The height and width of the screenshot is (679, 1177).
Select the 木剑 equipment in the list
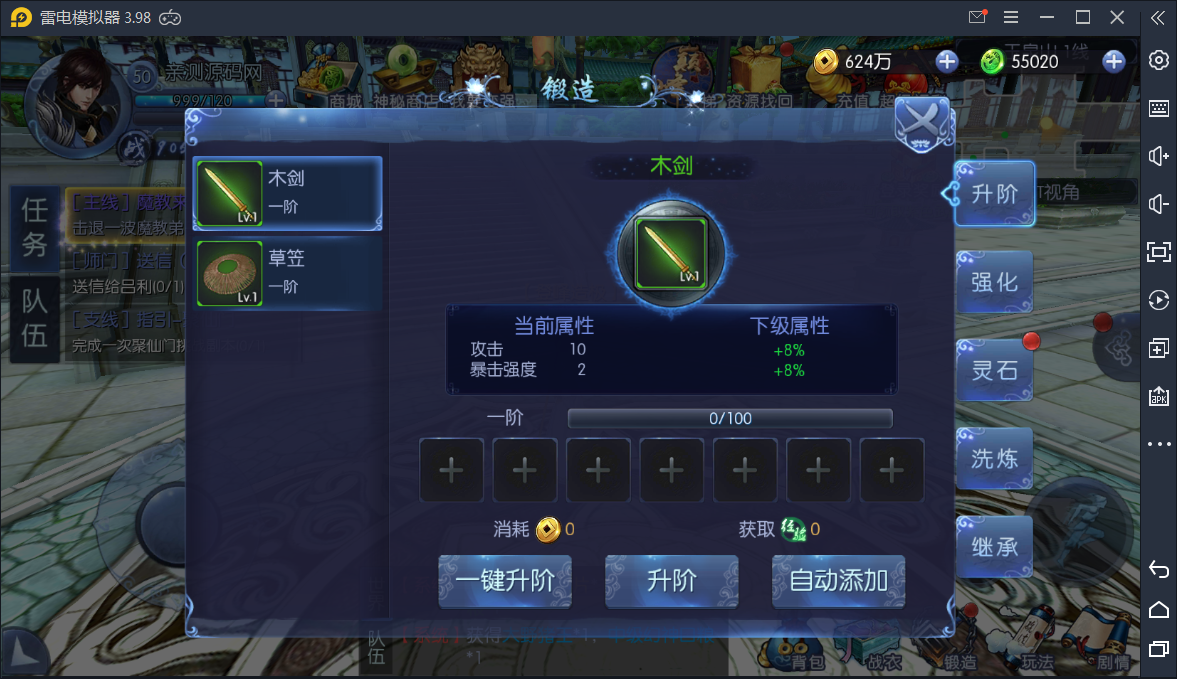point(288,193)
